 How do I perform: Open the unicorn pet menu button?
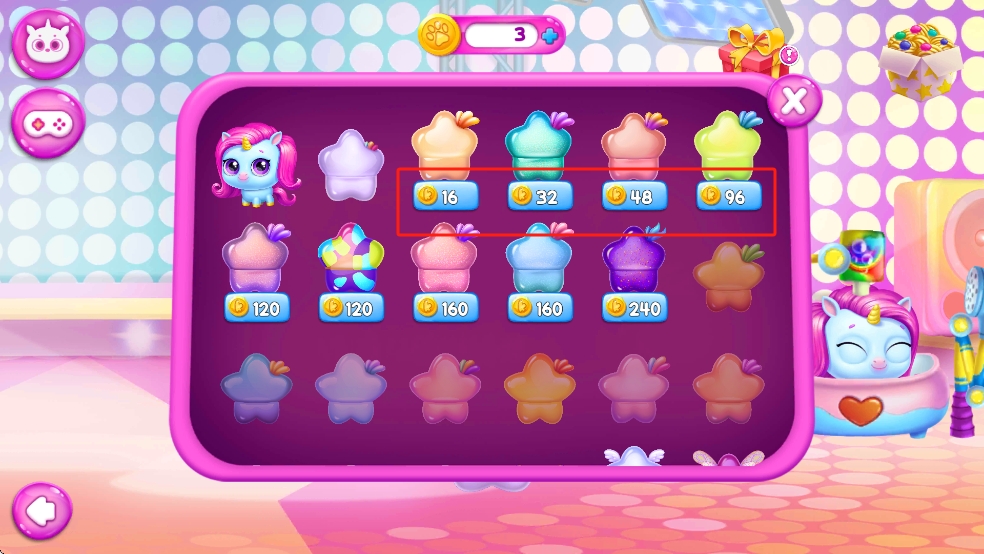pos(47,44)
